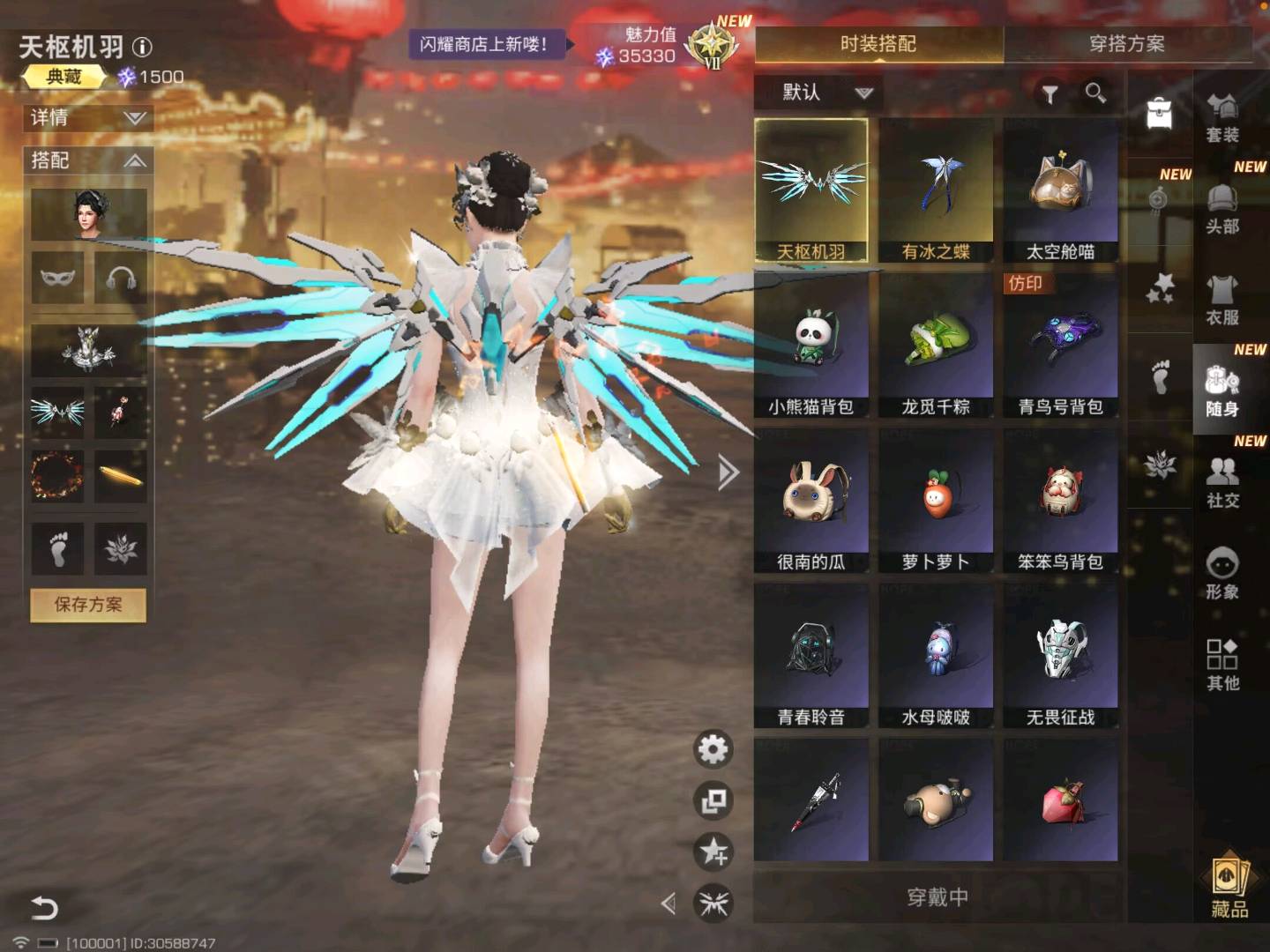The height and width of the screenshot is (952, 1270).
Task: Click the filter funnel icon
Action: coord(1050,93)
